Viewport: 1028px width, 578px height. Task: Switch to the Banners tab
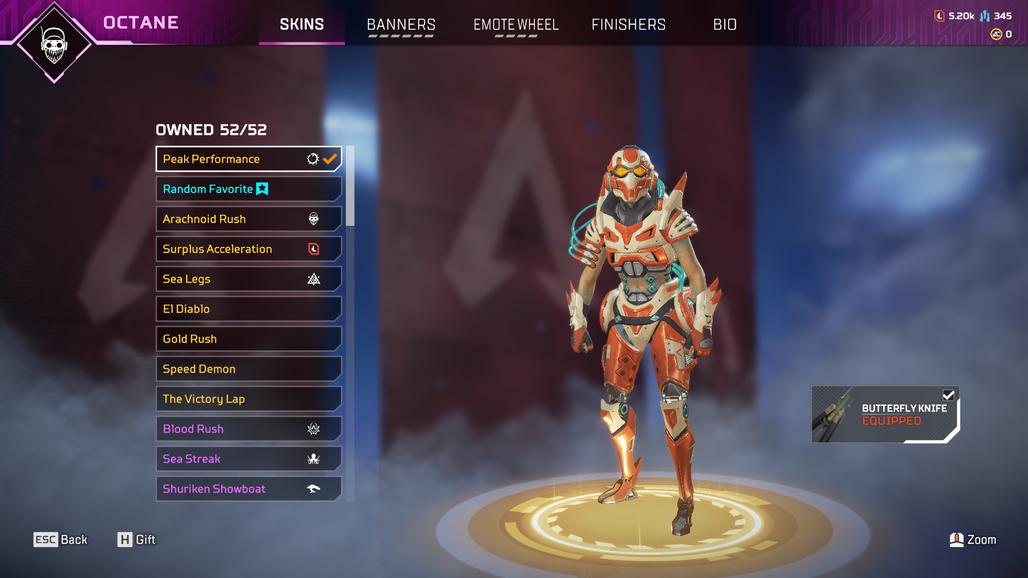401,24
